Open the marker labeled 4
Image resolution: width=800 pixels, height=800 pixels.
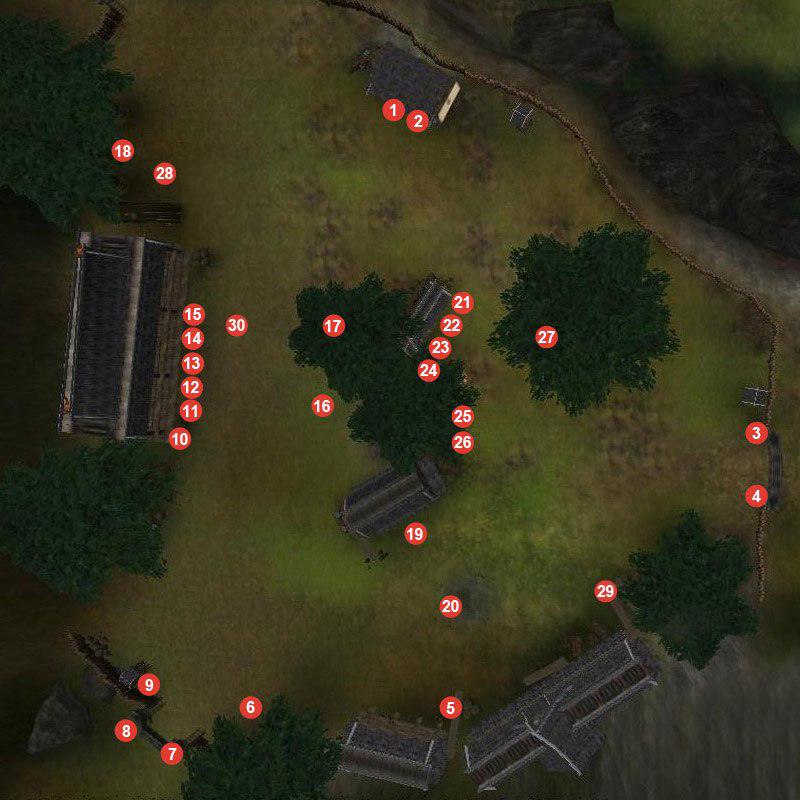756,495
